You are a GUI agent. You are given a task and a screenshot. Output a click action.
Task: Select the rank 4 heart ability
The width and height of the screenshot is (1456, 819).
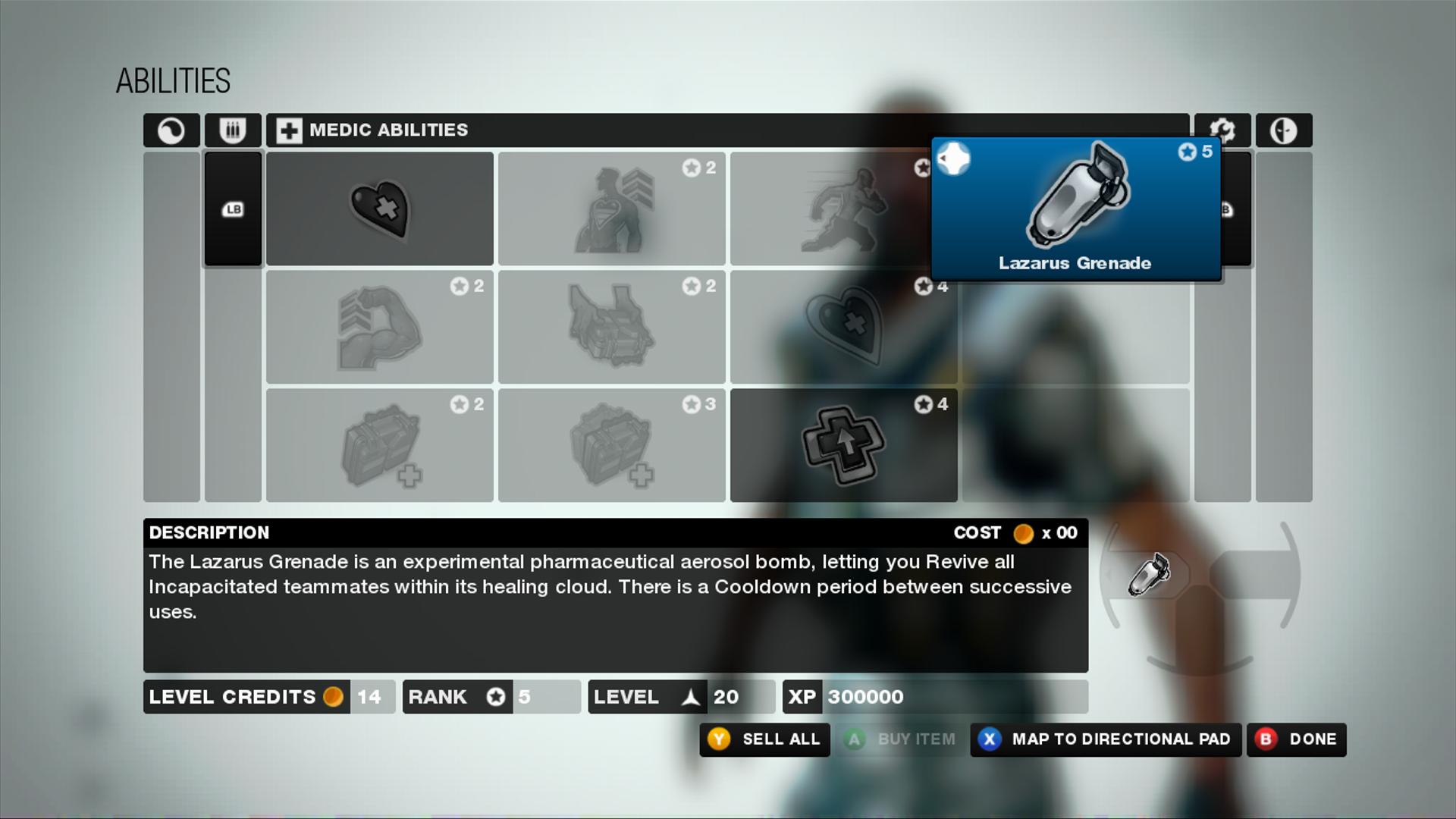point(843,327)
